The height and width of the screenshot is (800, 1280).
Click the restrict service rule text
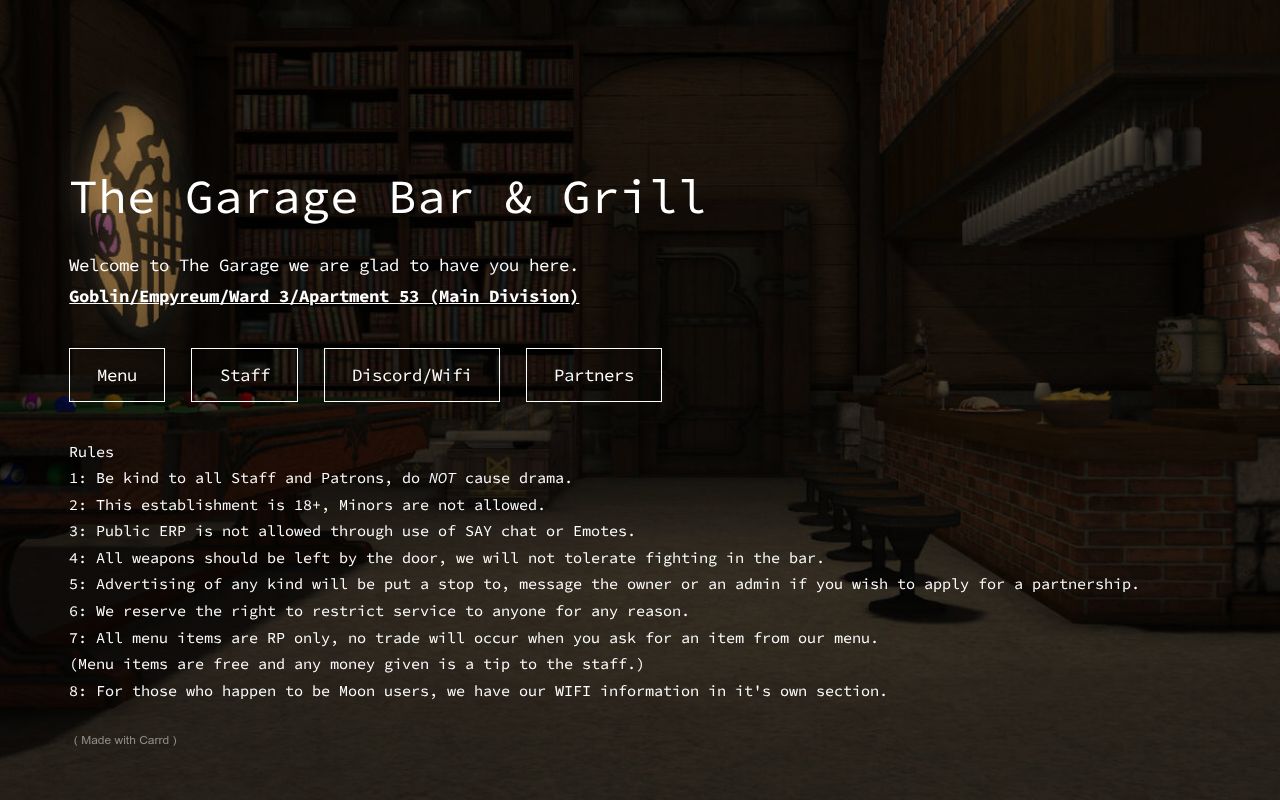click(x=378, y=611)
